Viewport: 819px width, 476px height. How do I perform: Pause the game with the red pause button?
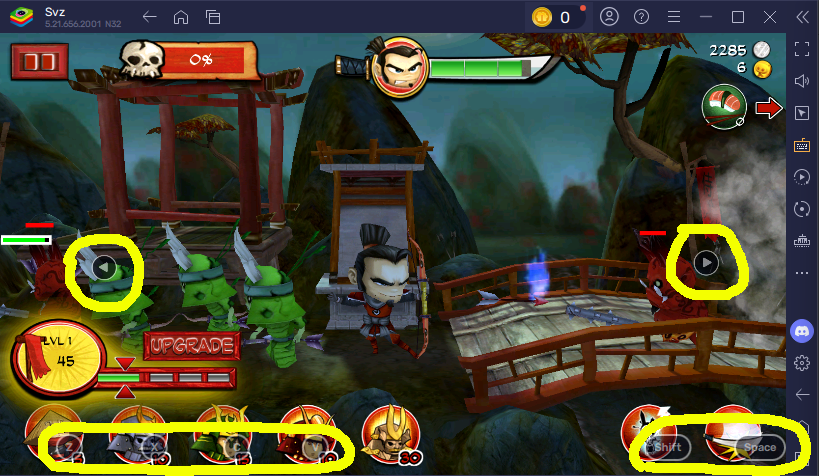(x=35, y=60)
